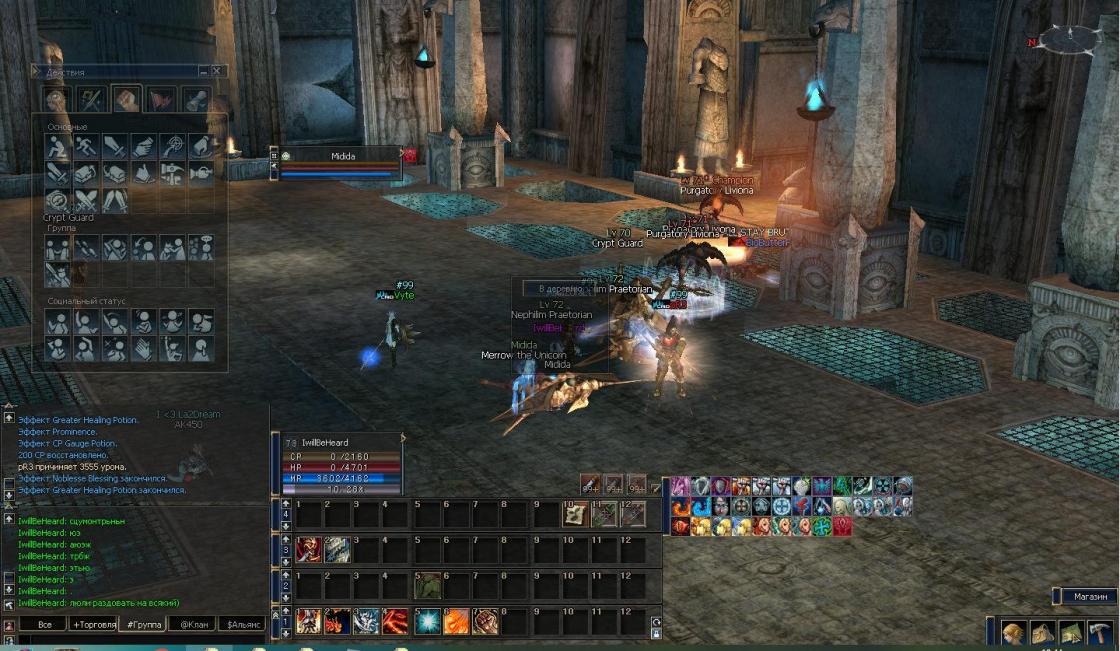This screenshot has height=651, width=1120.
Task: Toggle the walk/run action icon
Action: (86, 146)
